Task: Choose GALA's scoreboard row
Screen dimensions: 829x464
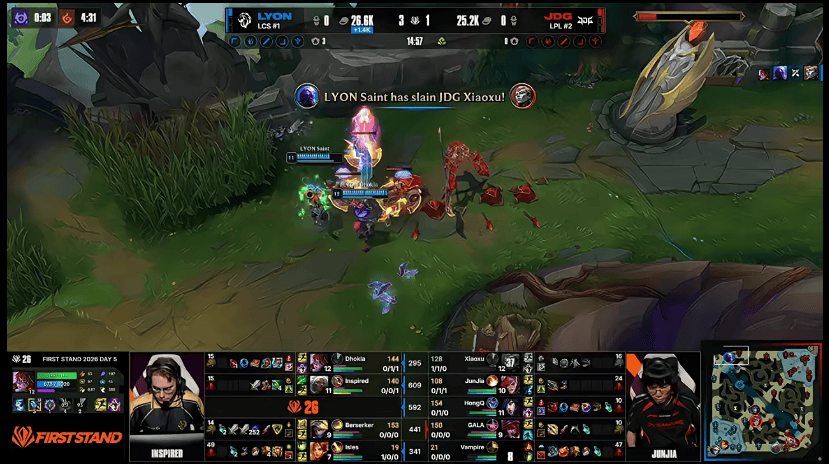Action: coord(478,428)
